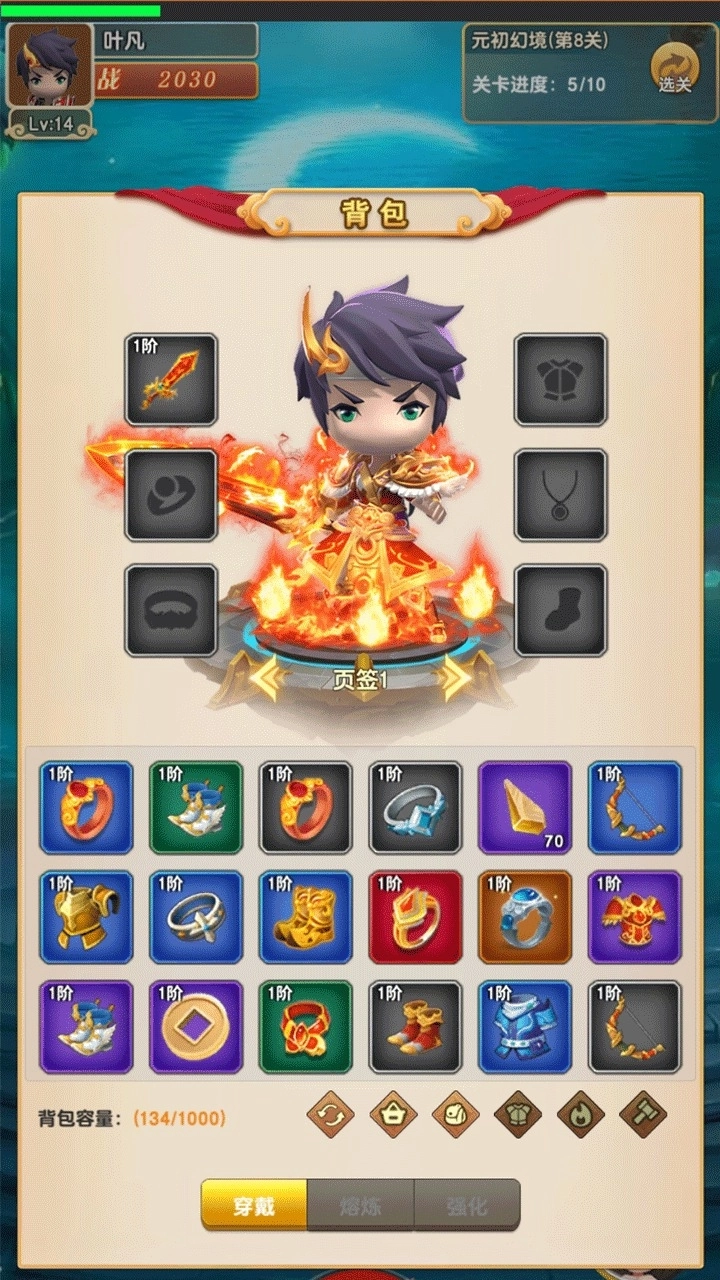Select the empty necklace equipment slot

[x=560, y=495]
